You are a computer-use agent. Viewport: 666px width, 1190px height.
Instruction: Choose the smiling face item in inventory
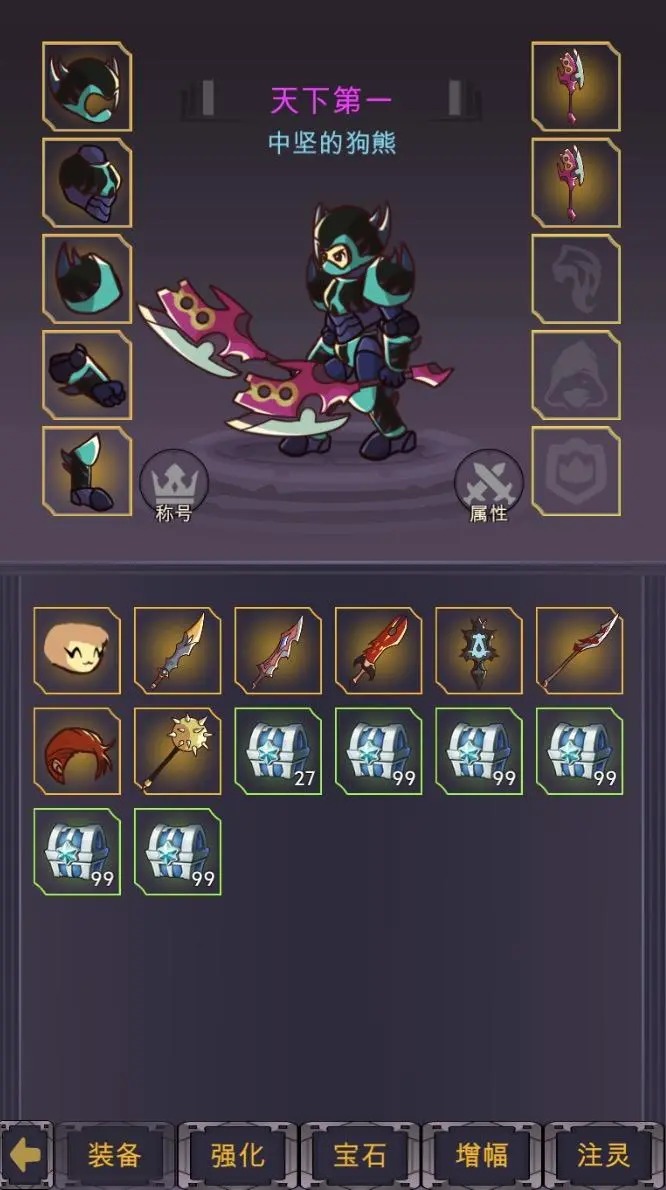point(77,650)
